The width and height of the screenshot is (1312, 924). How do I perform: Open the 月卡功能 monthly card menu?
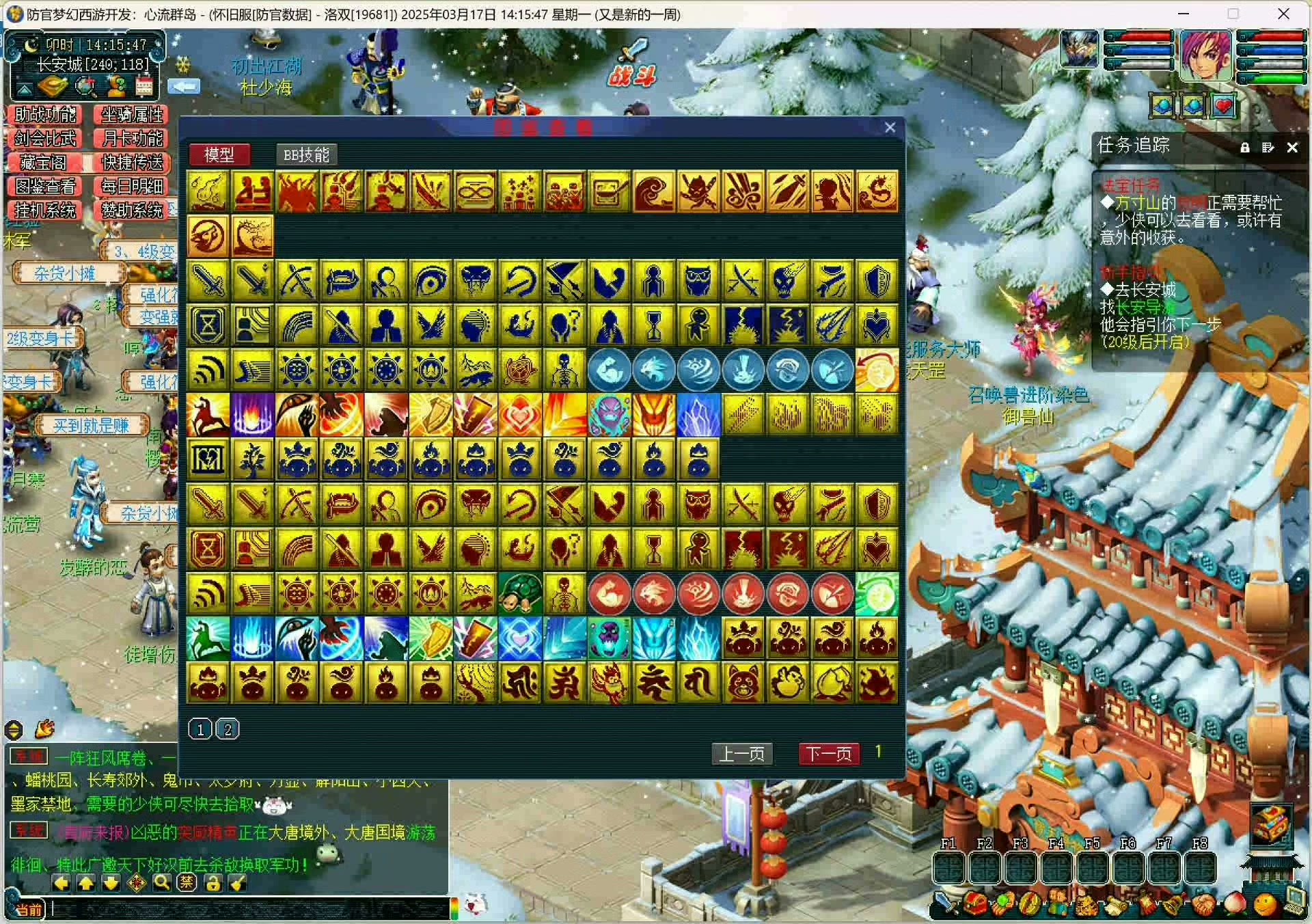[x=132, y=139]
